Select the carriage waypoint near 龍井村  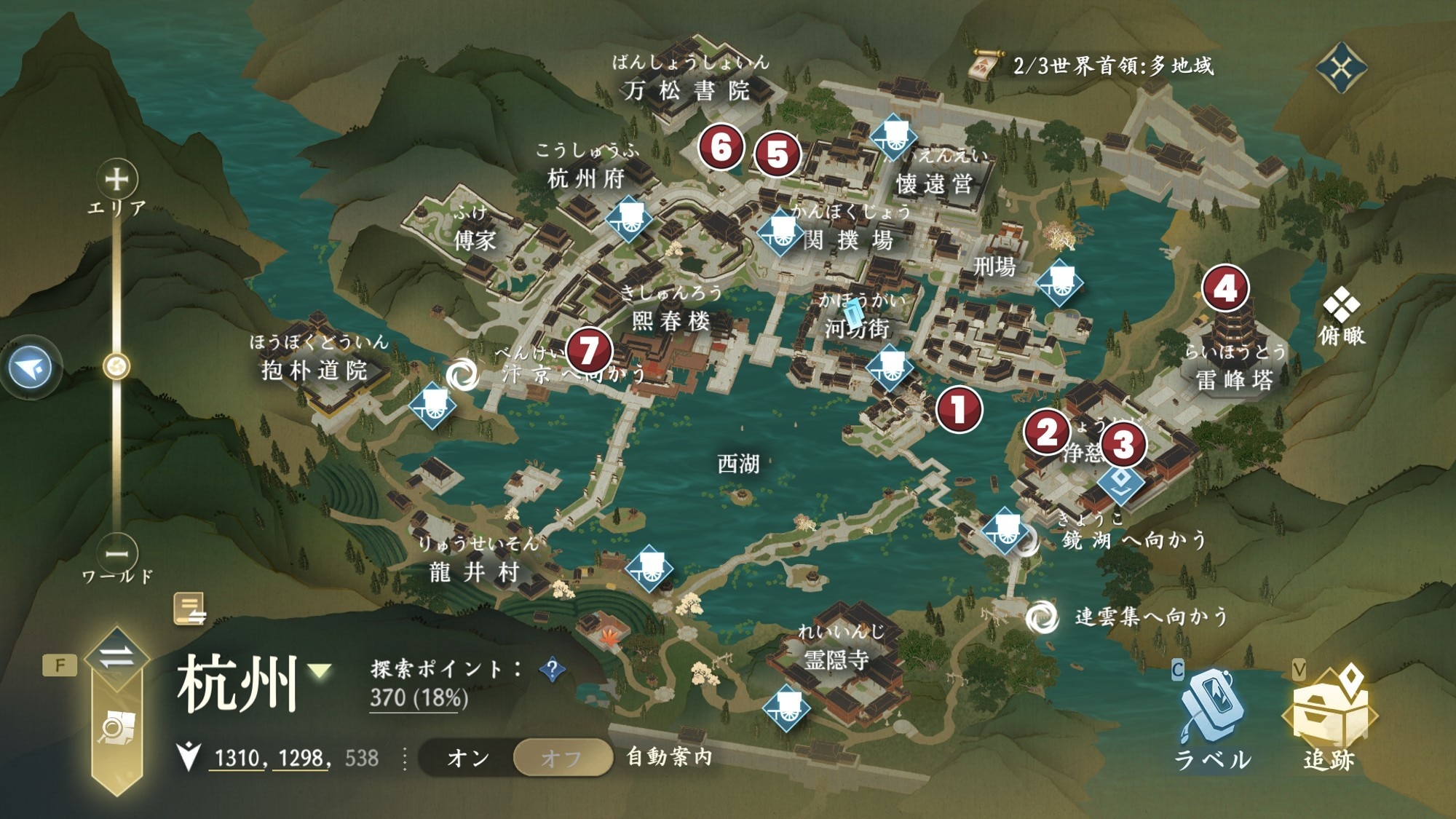click(649, 569)
